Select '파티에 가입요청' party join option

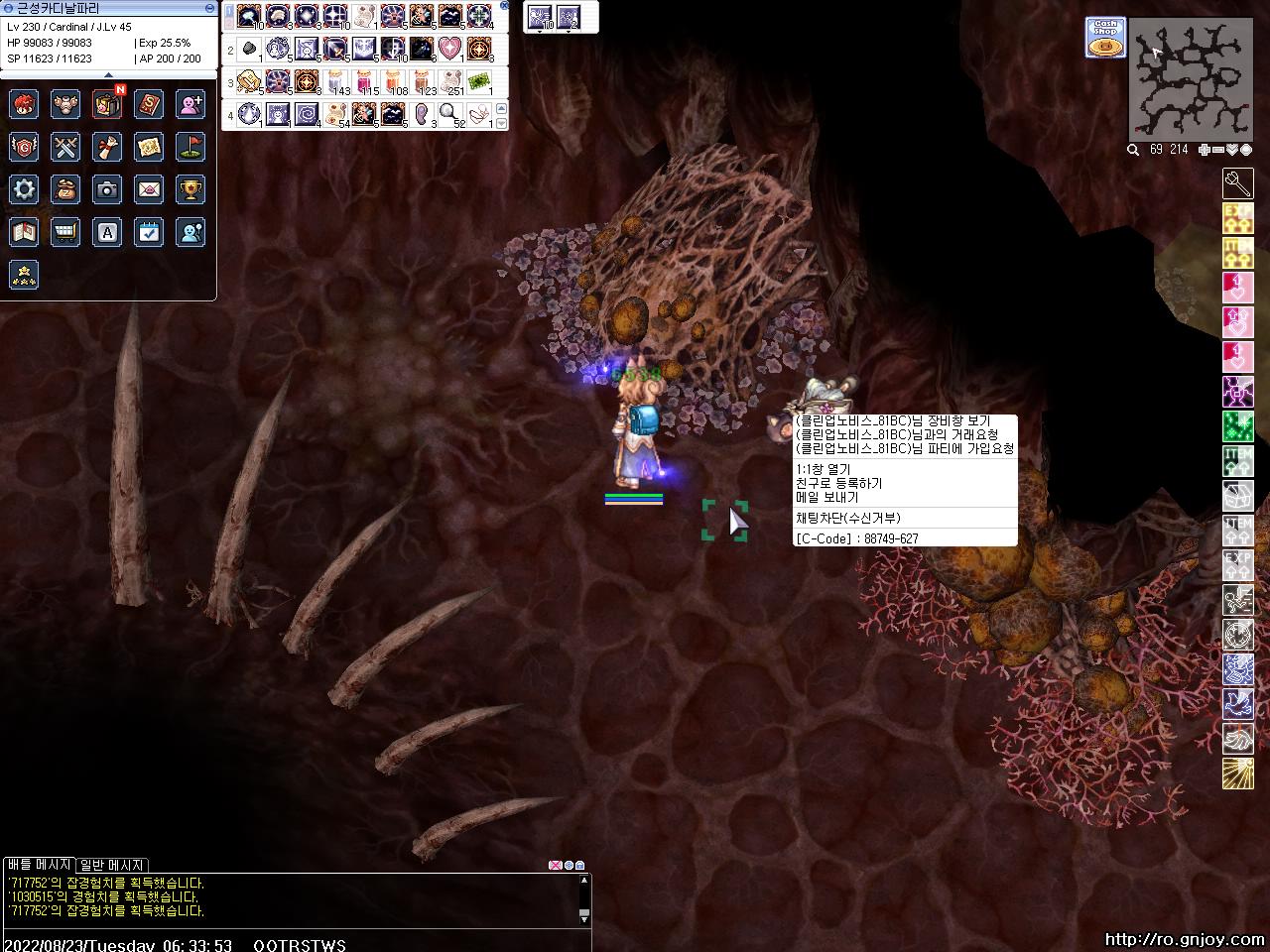tap(904, 448)
